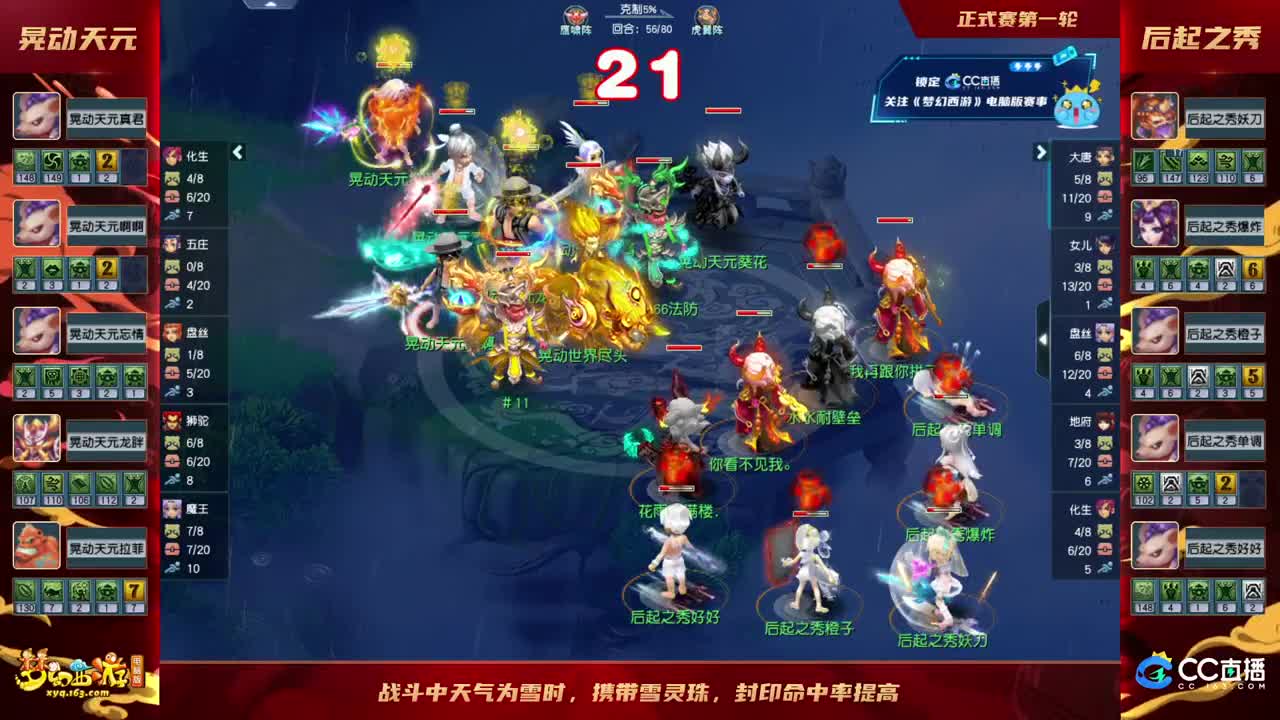Expand the right sect list via its arrow chevron
This screenshot has height=720, width=1280.
point(1040,153)
